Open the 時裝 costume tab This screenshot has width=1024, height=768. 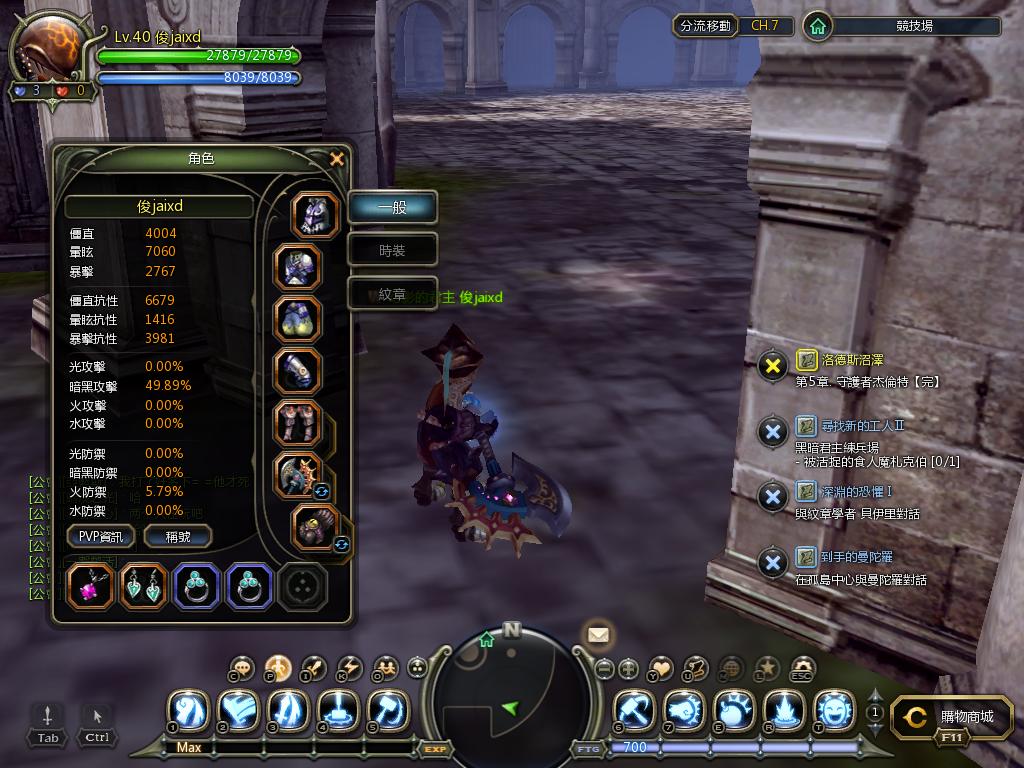pos(392,251)
